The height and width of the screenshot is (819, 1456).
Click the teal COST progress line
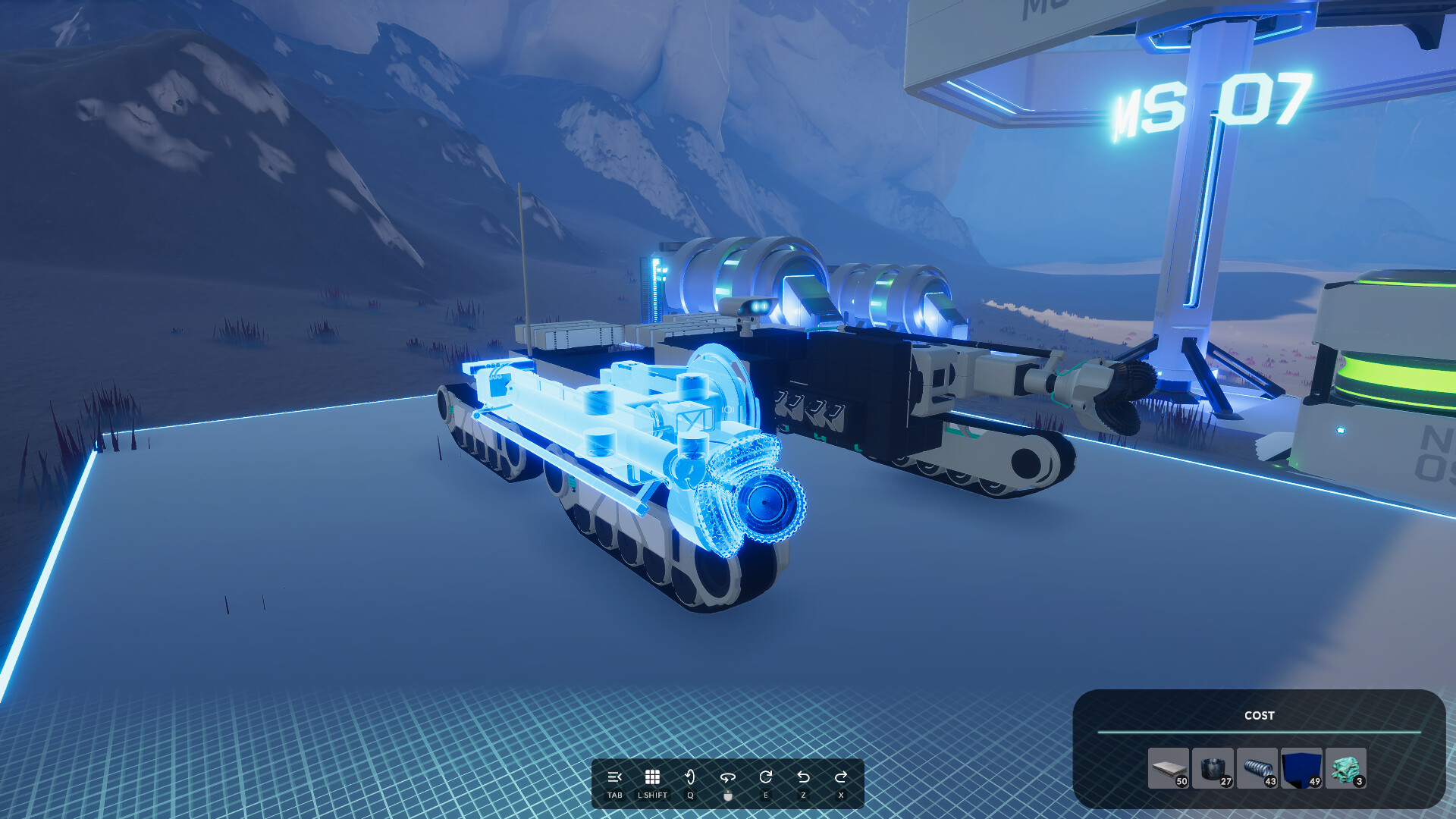[1259, 733]
